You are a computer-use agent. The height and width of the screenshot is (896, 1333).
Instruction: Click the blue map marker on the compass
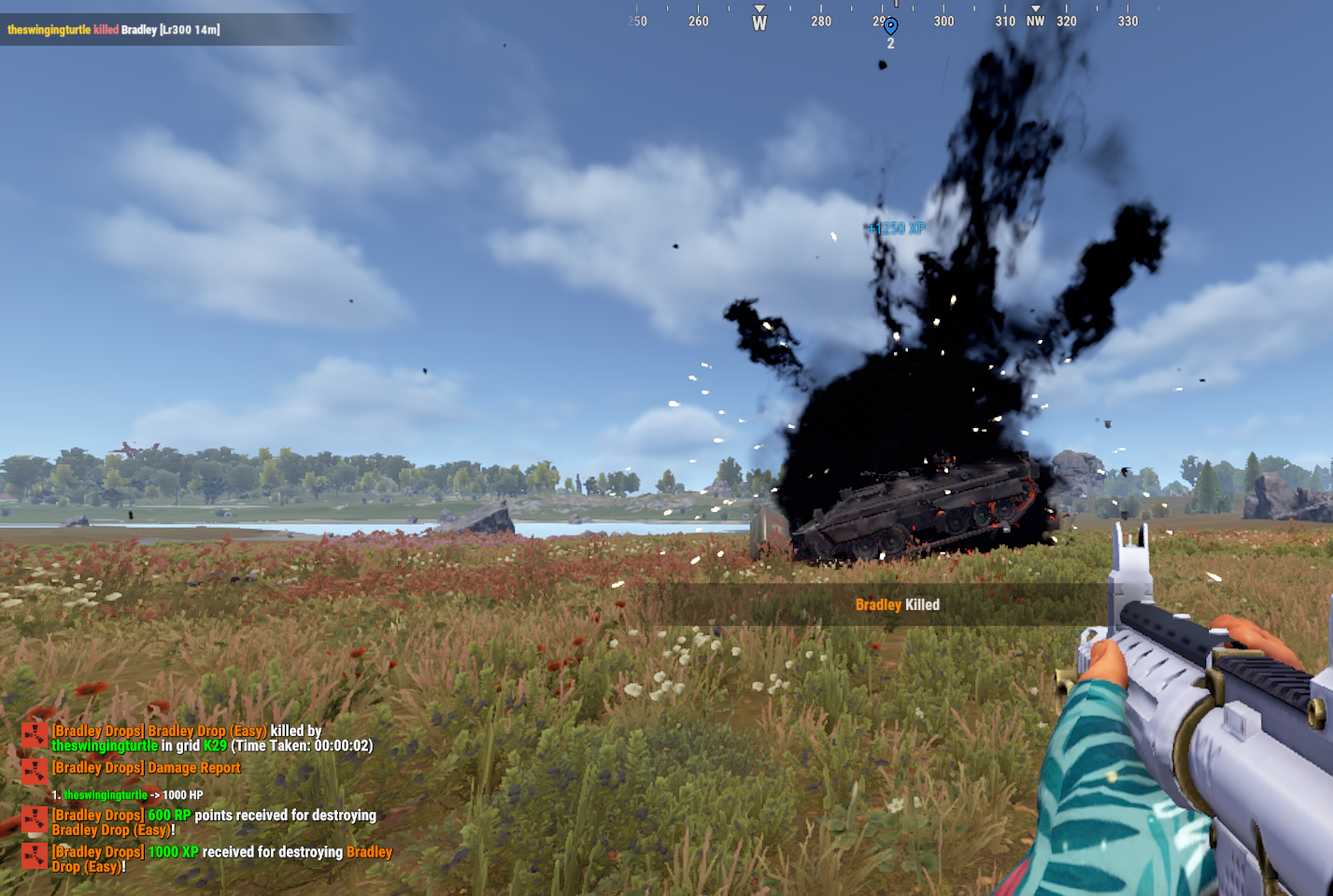[890, 26]
